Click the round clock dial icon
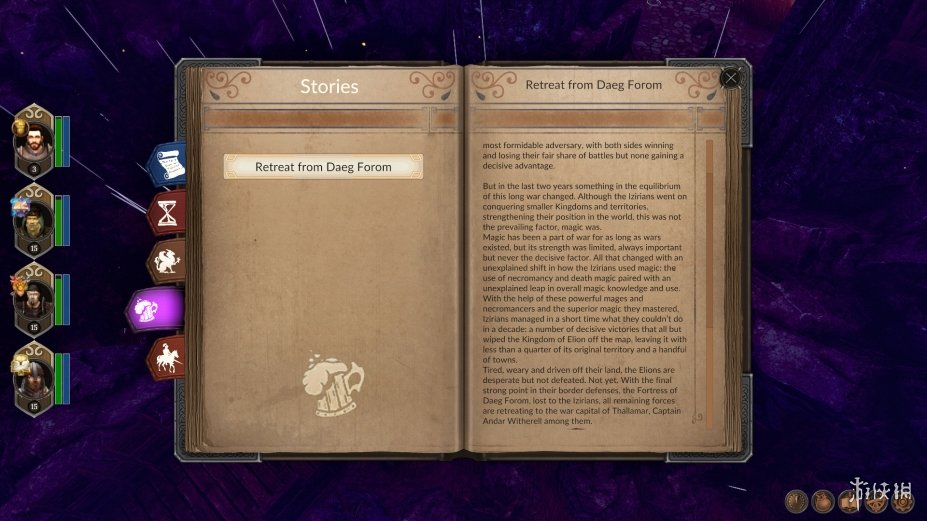 797,501
